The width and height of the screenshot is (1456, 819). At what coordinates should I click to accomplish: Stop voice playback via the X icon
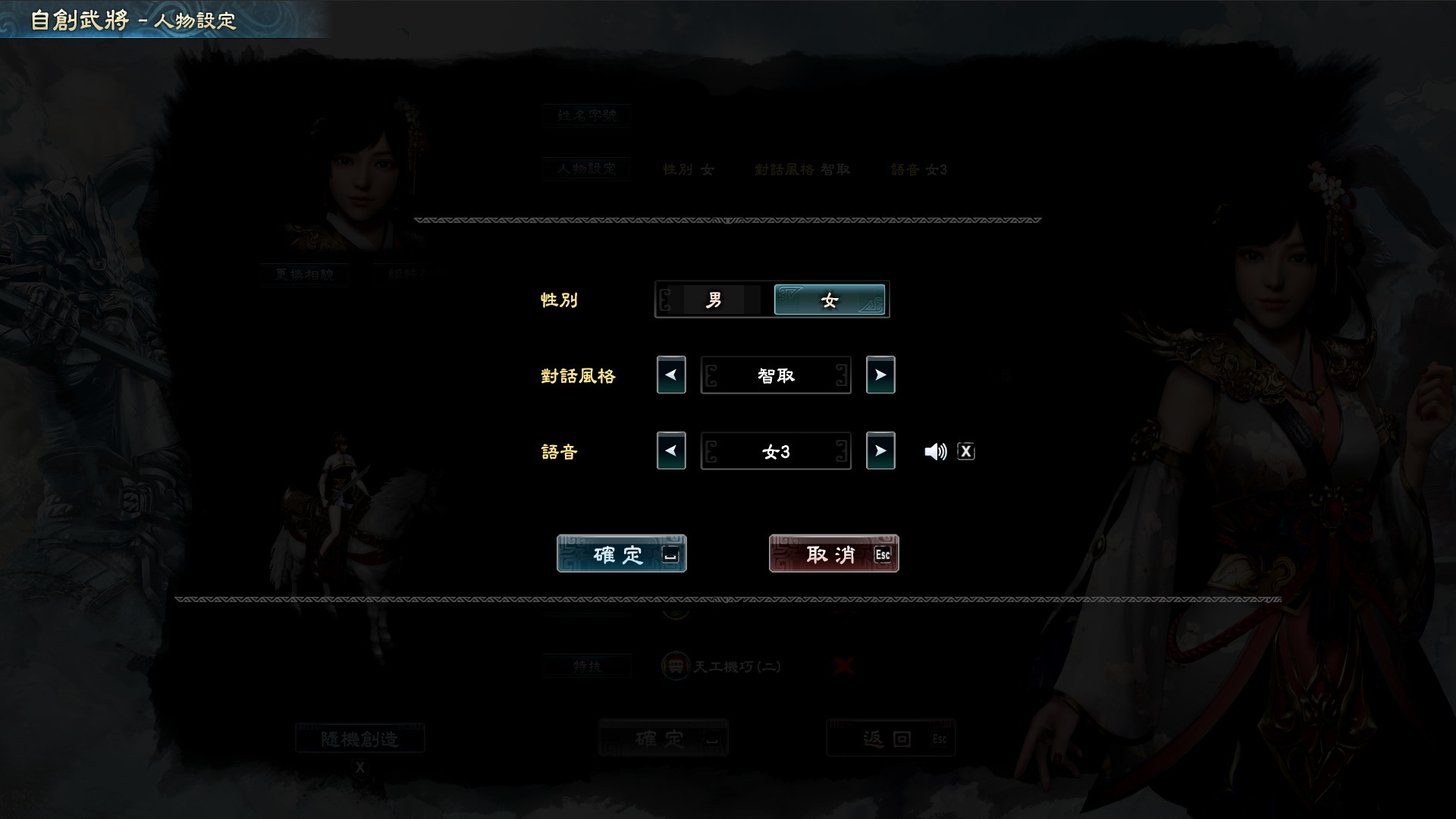click(965, 450)
